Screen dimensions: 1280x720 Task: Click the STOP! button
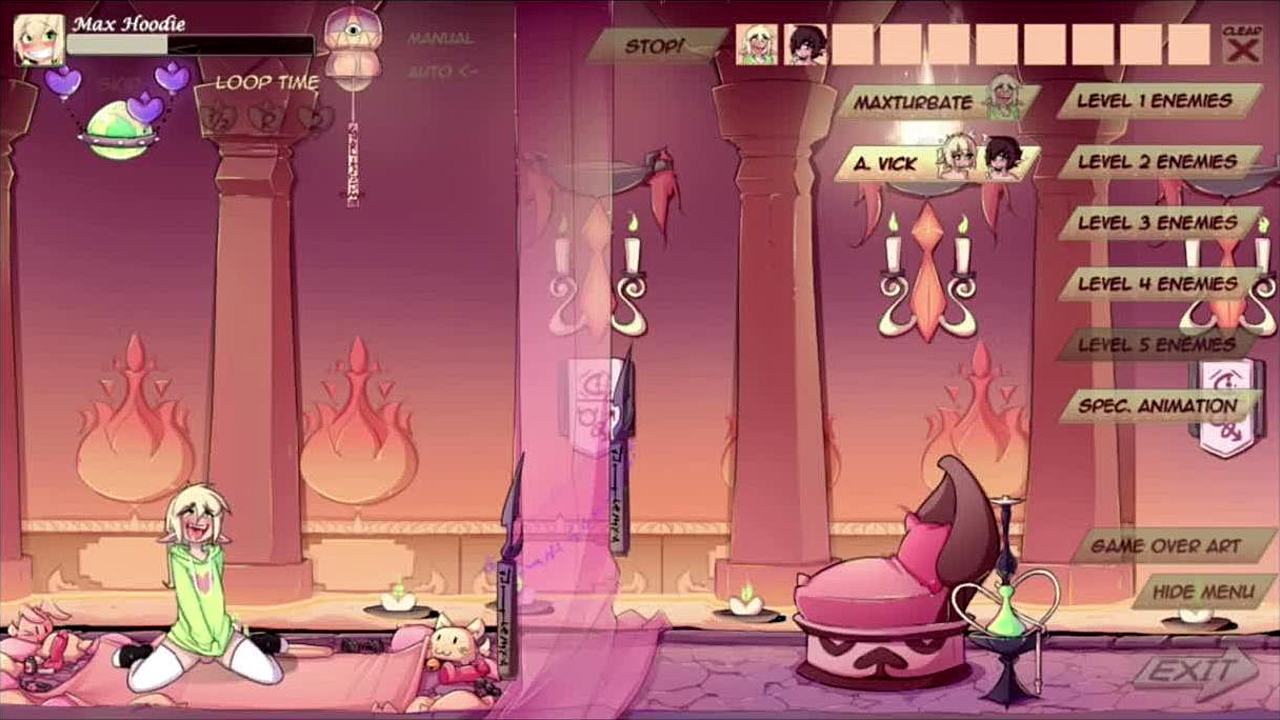click(x=655, y=45)
